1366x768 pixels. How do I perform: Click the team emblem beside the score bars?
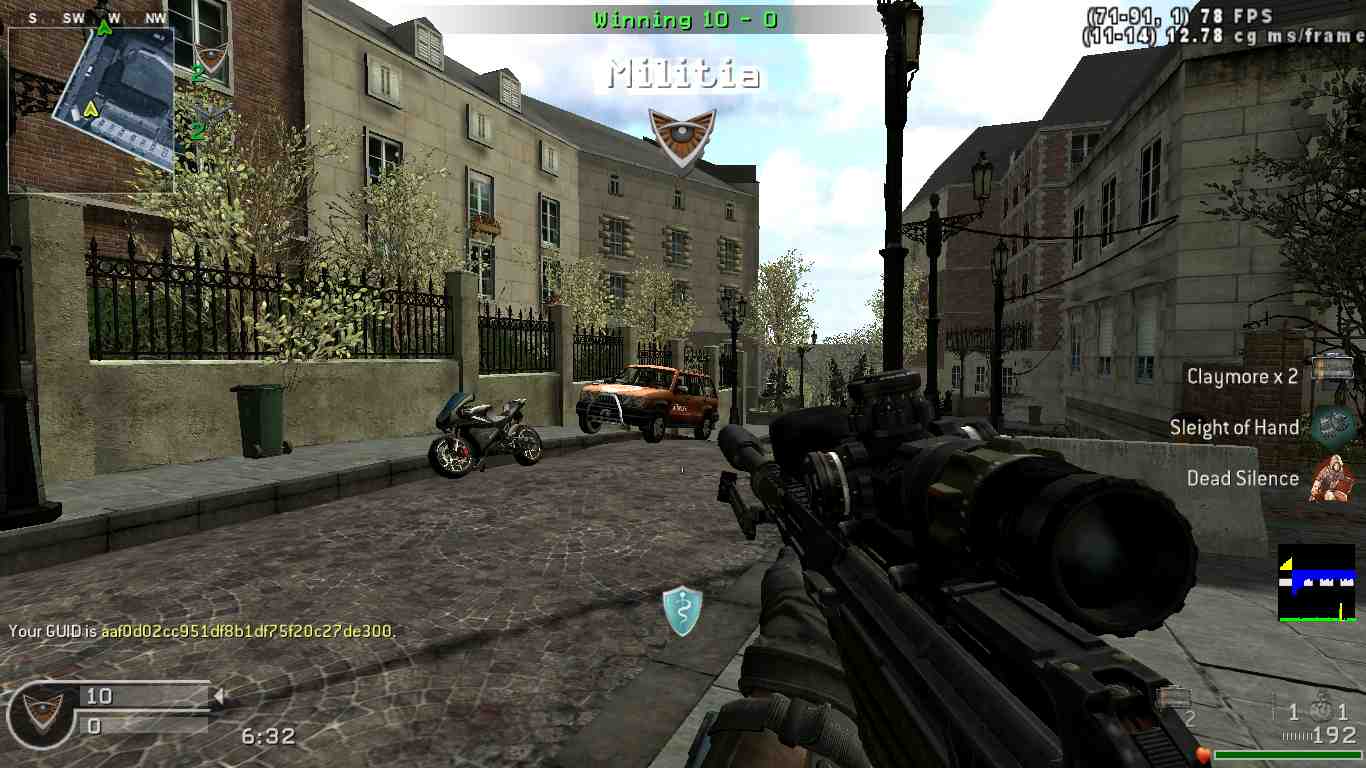coord(42,712)
